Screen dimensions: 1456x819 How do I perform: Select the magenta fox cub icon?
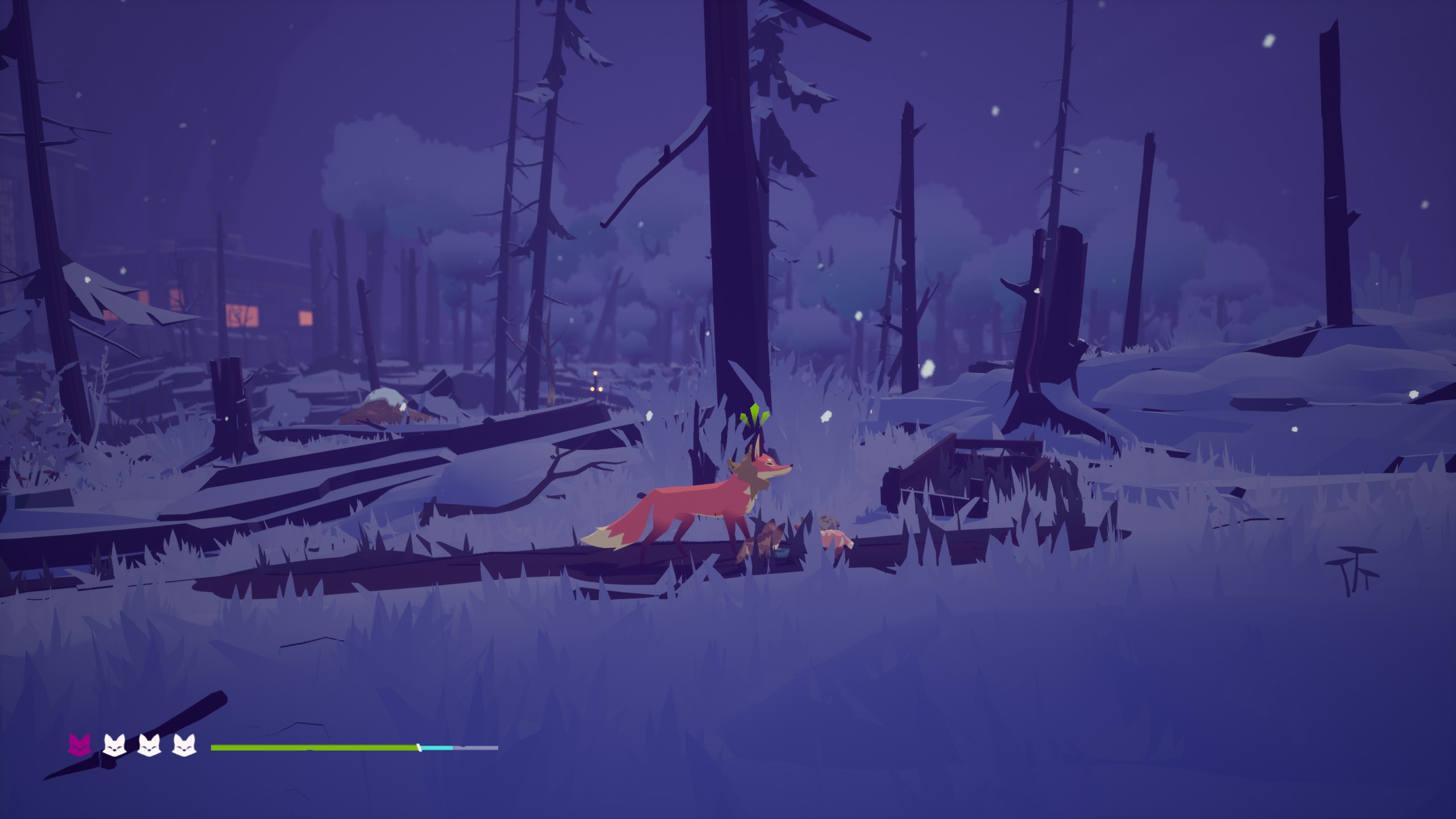pos(80,744)
